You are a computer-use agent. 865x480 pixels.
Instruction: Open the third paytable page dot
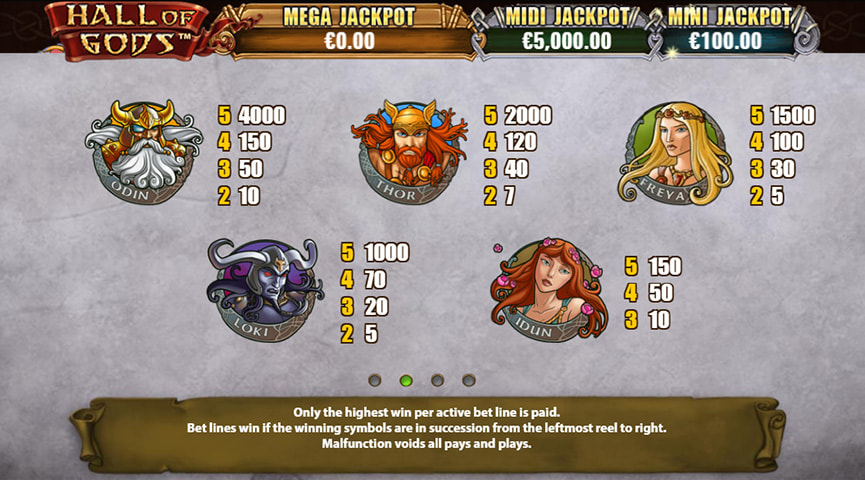437,380
